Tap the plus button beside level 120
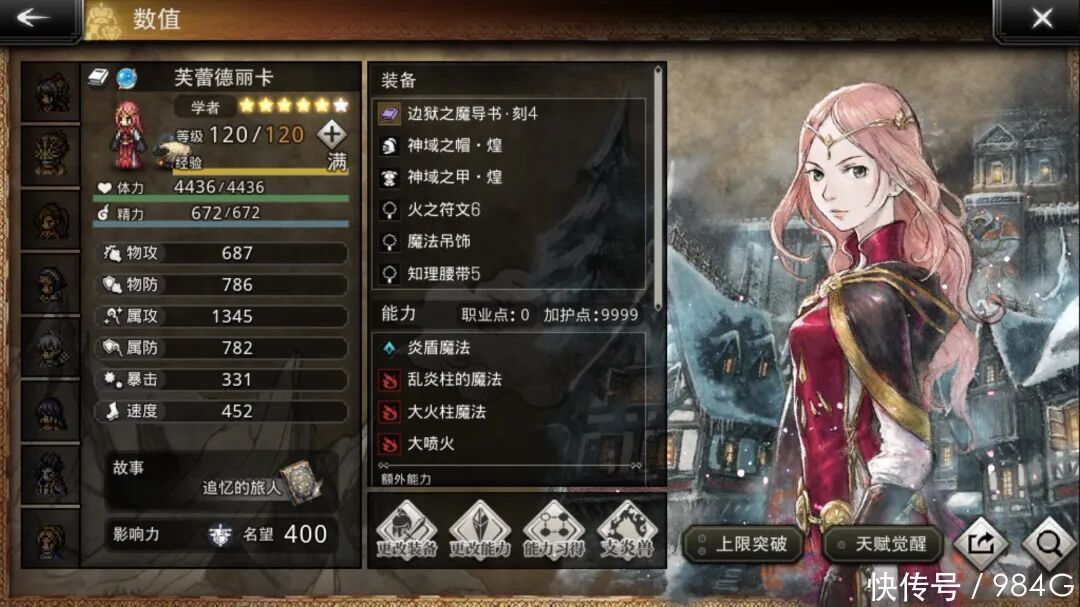 point(332,133)
